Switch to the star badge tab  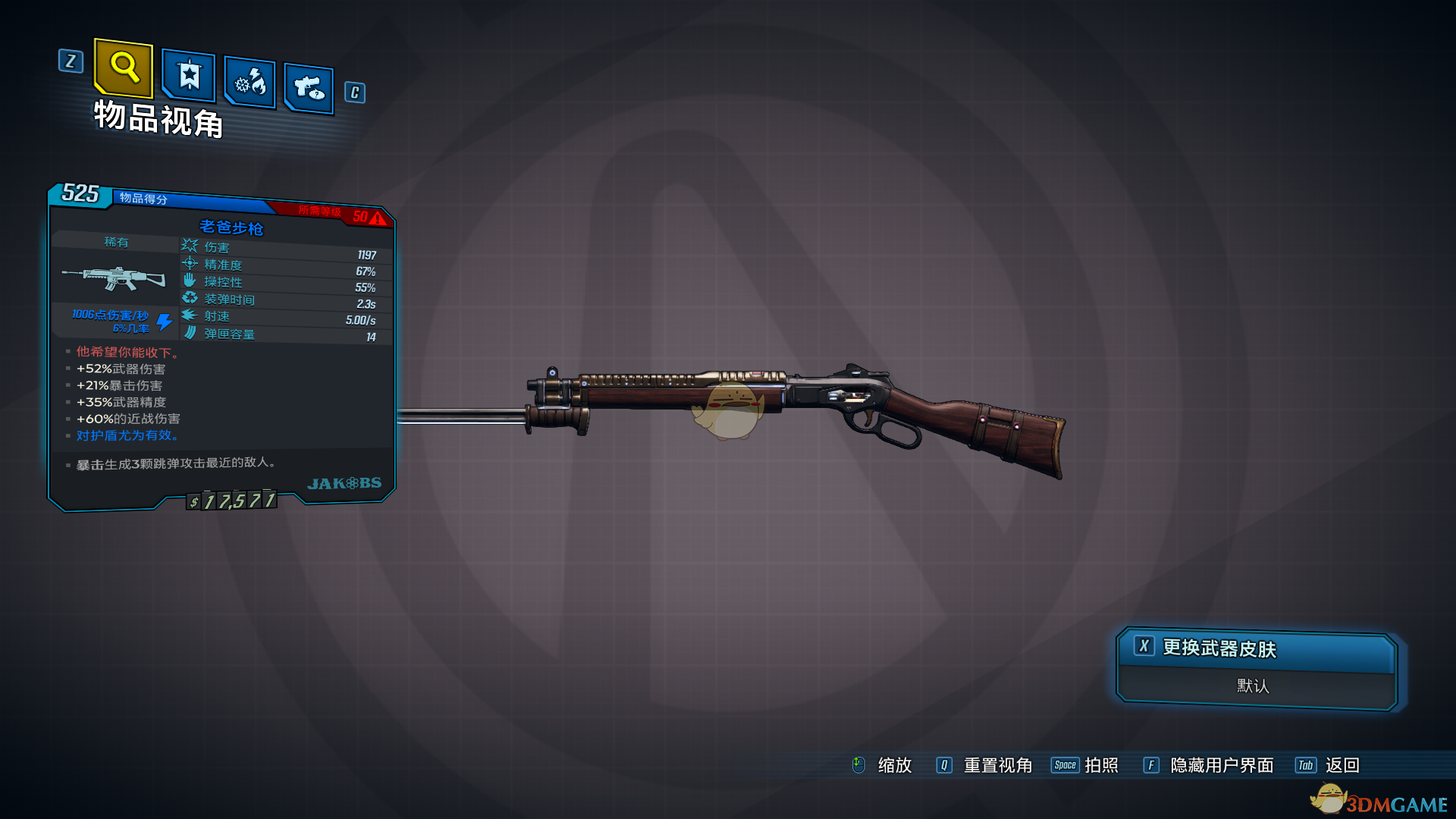(x=189, y=76)
